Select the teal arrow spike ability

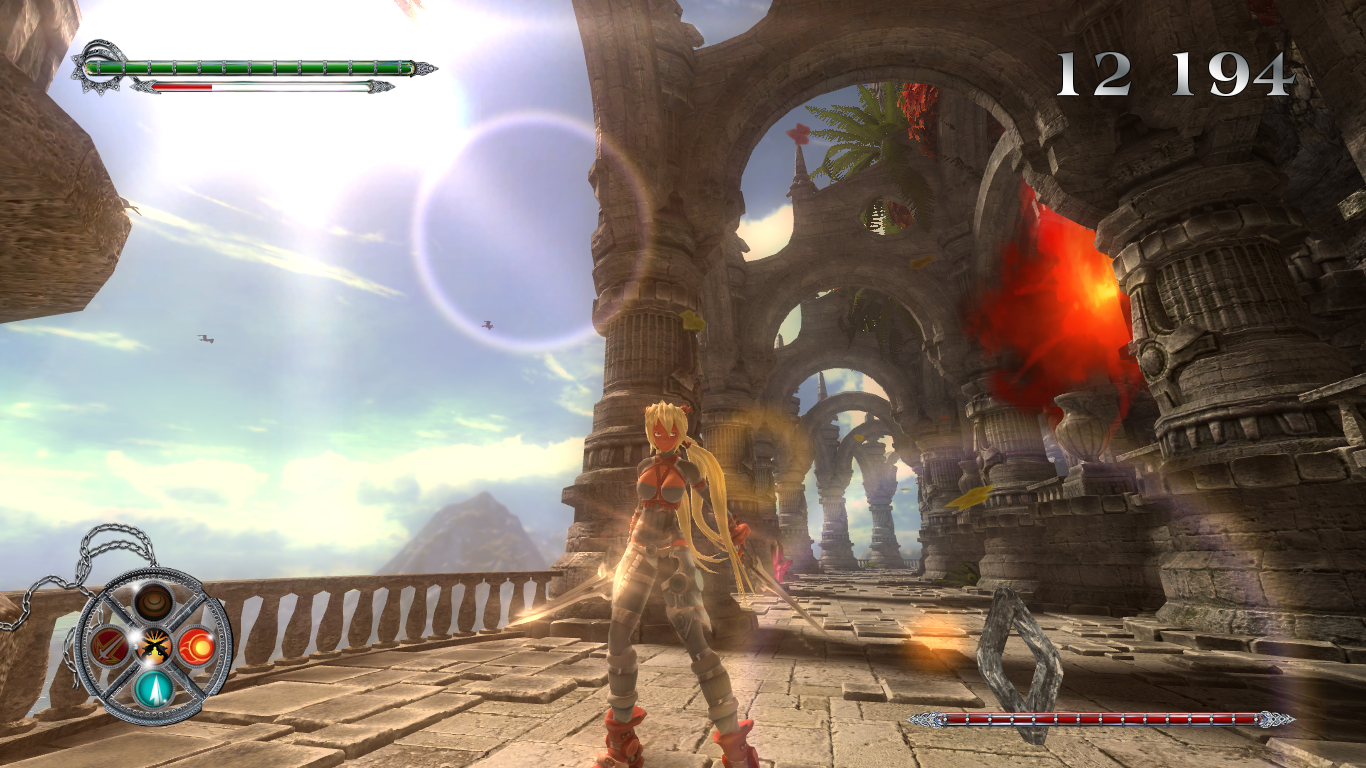click(x=154, y=688)
